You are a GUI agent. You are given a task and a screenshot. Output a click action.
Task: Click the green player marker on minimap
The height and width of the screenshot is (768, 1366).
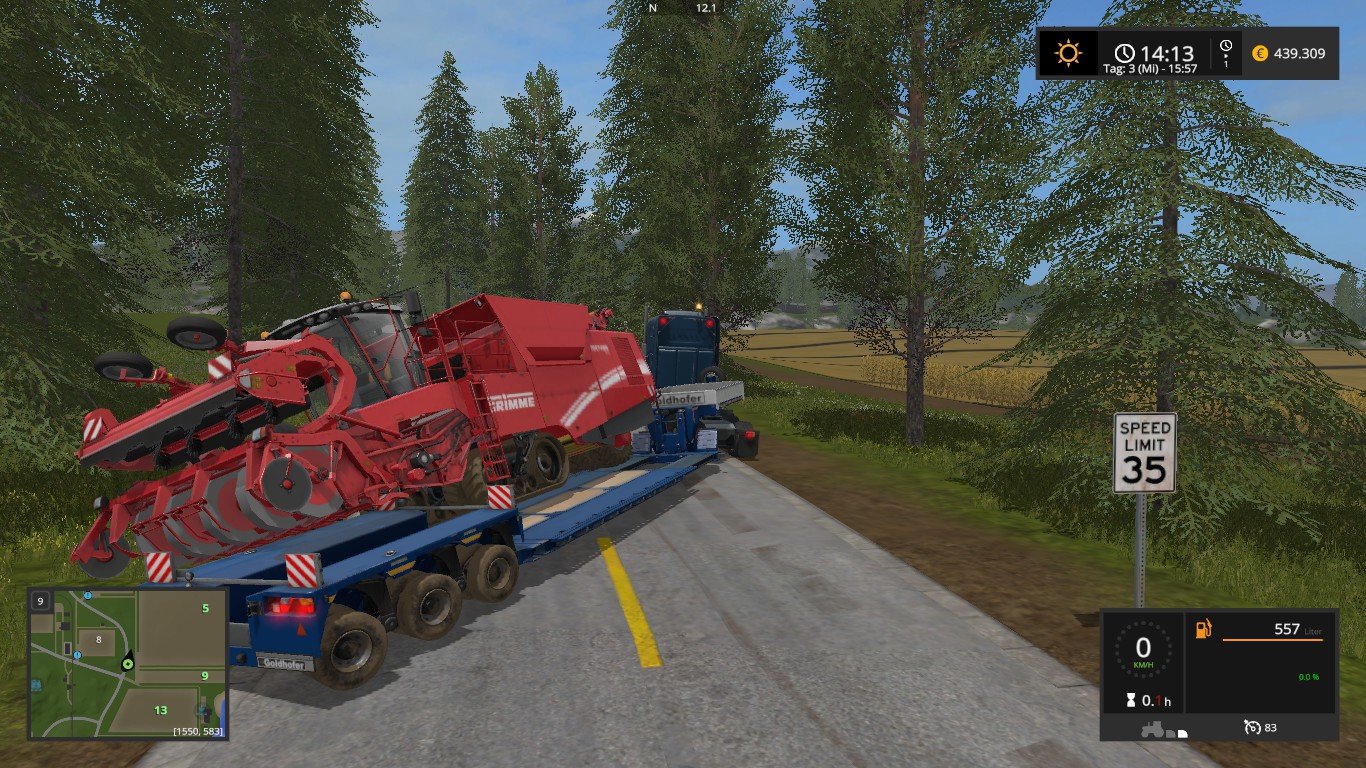128,663
